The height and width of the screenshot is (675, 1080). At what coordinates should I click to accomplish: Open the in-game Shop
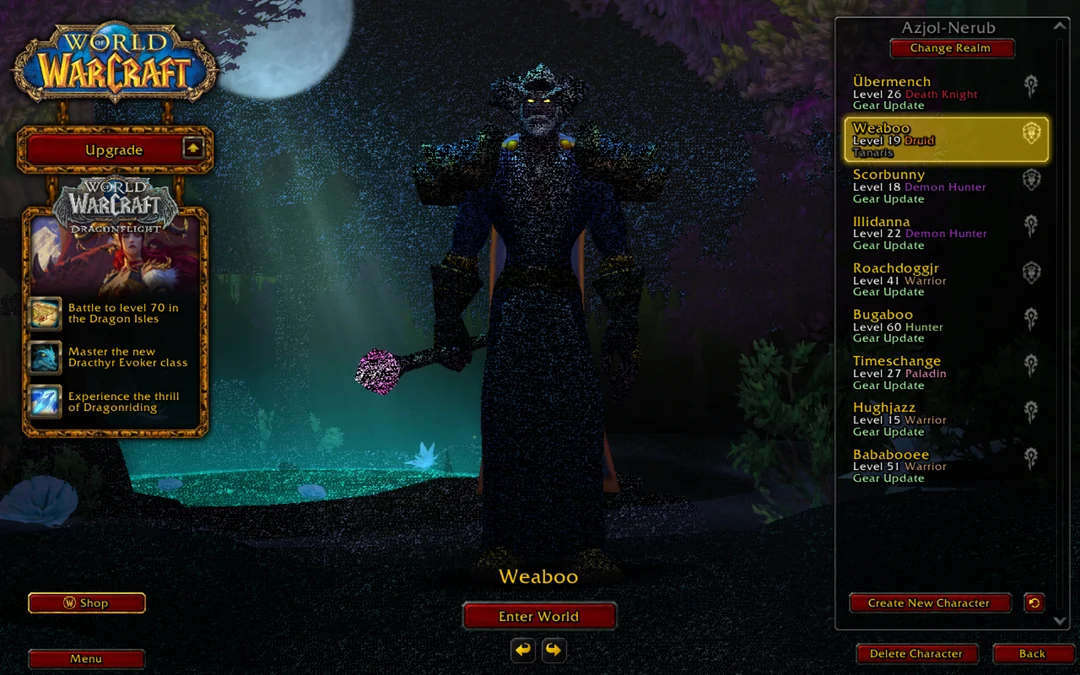87,603
